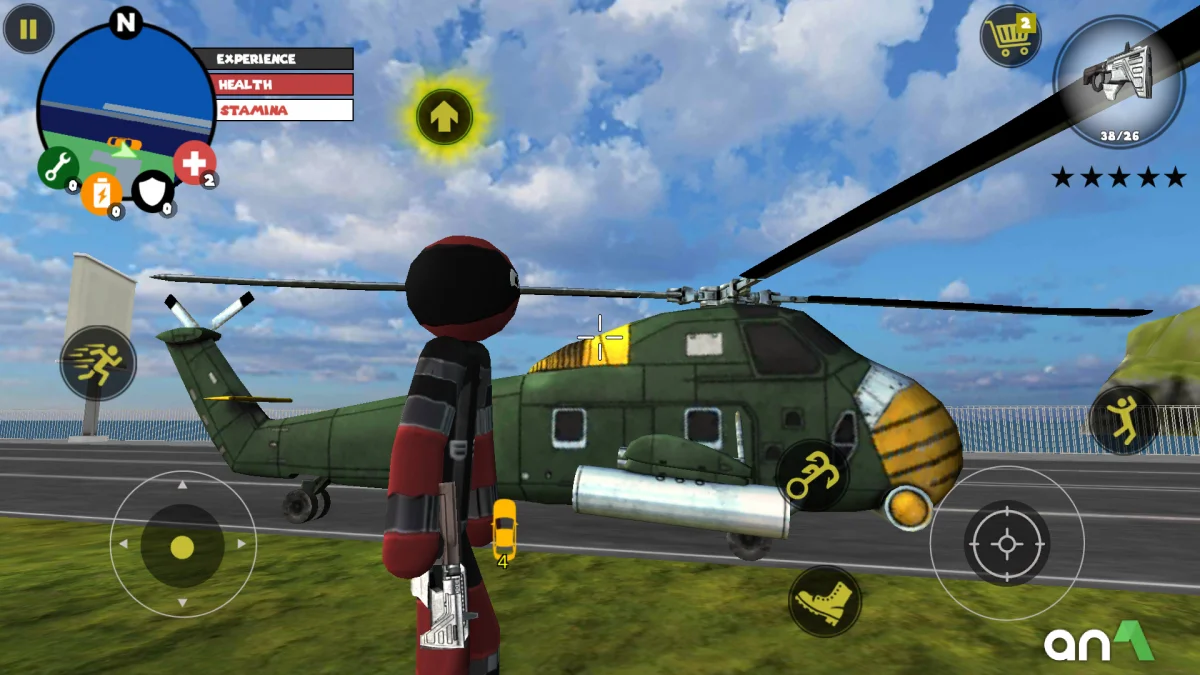Perform a kick with the boot button

point(825,601)
